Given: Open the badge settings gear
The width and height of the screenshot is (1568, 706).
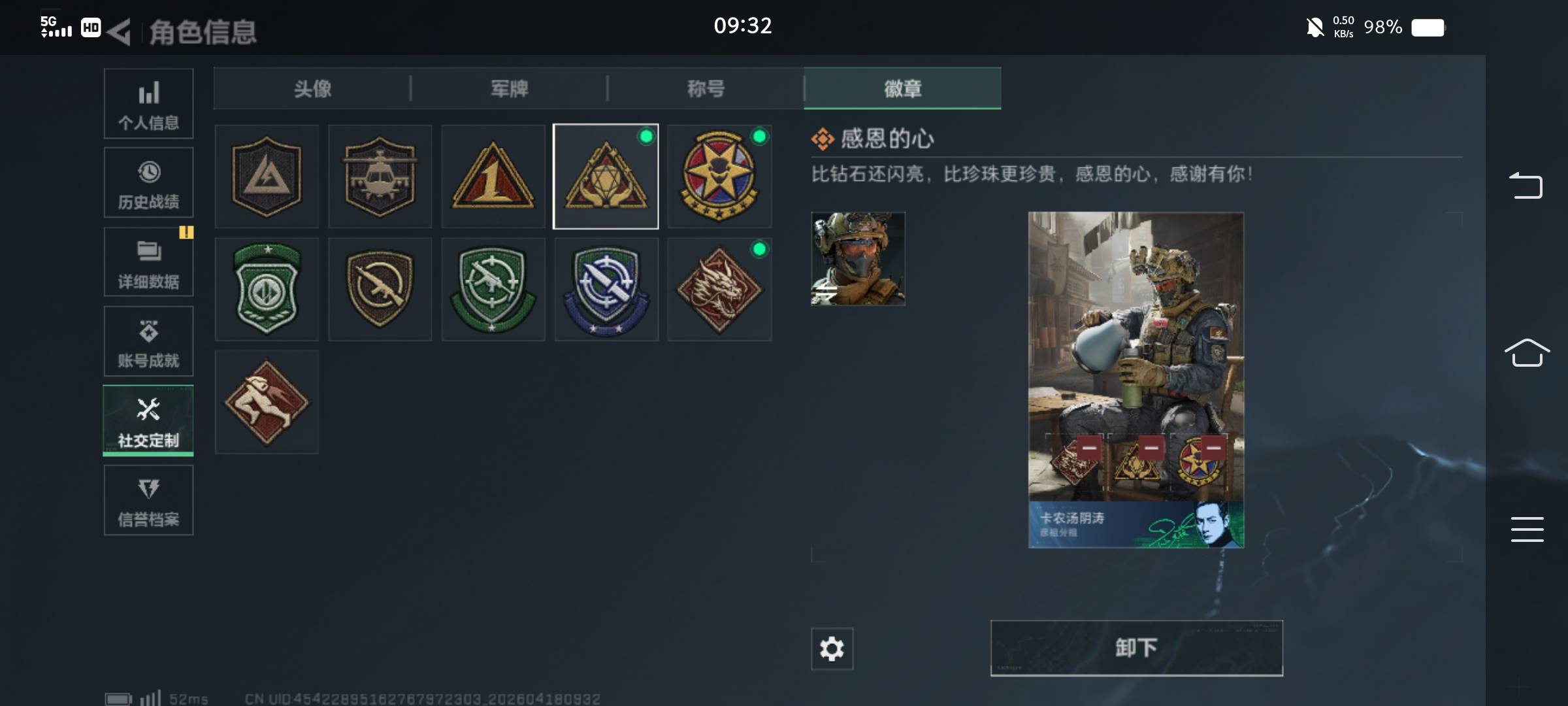Looking at the screenshot, I should click(831, 648).
